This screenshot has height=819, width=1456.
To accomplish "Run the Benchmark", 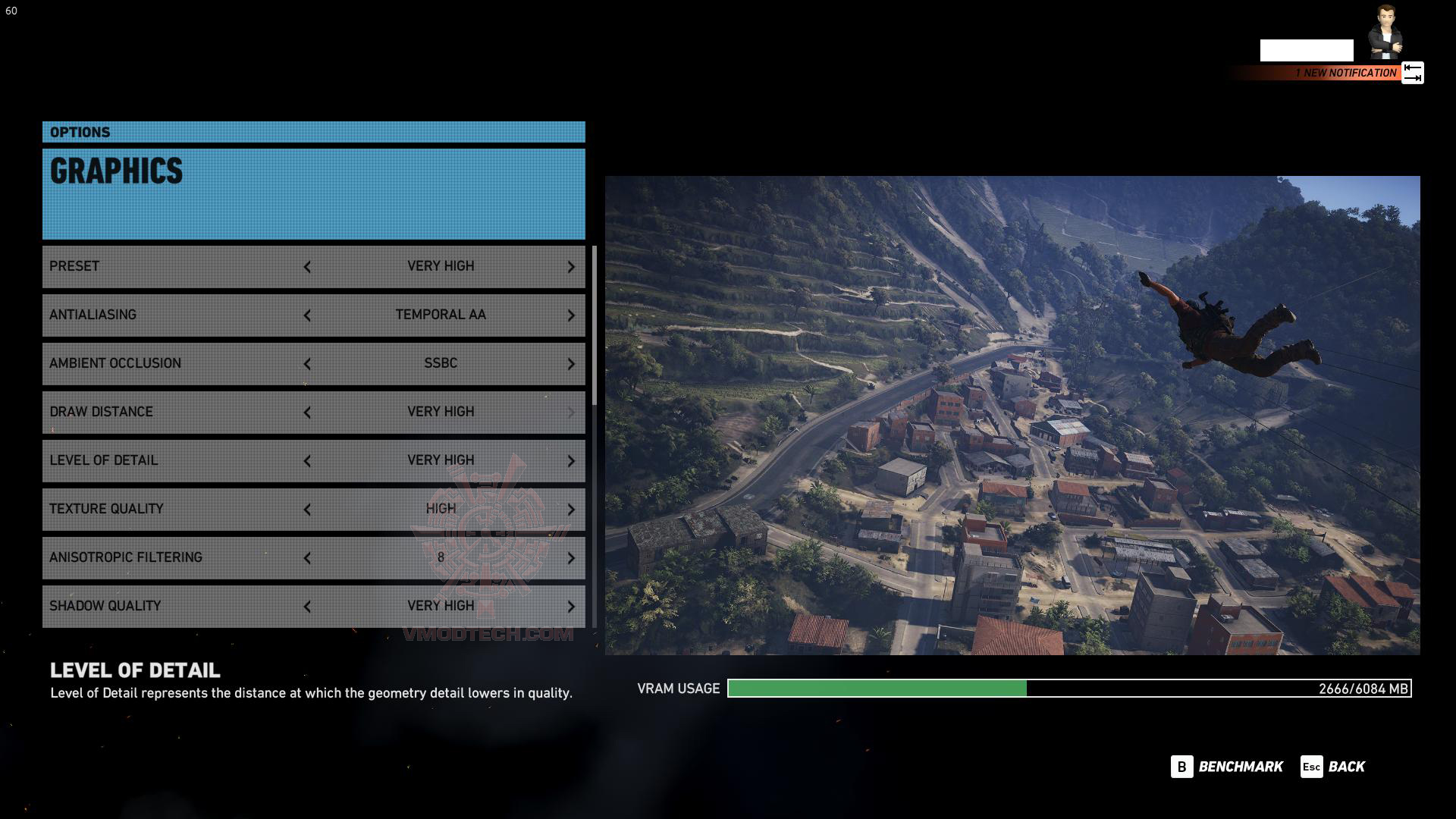I will point(1227,767).
